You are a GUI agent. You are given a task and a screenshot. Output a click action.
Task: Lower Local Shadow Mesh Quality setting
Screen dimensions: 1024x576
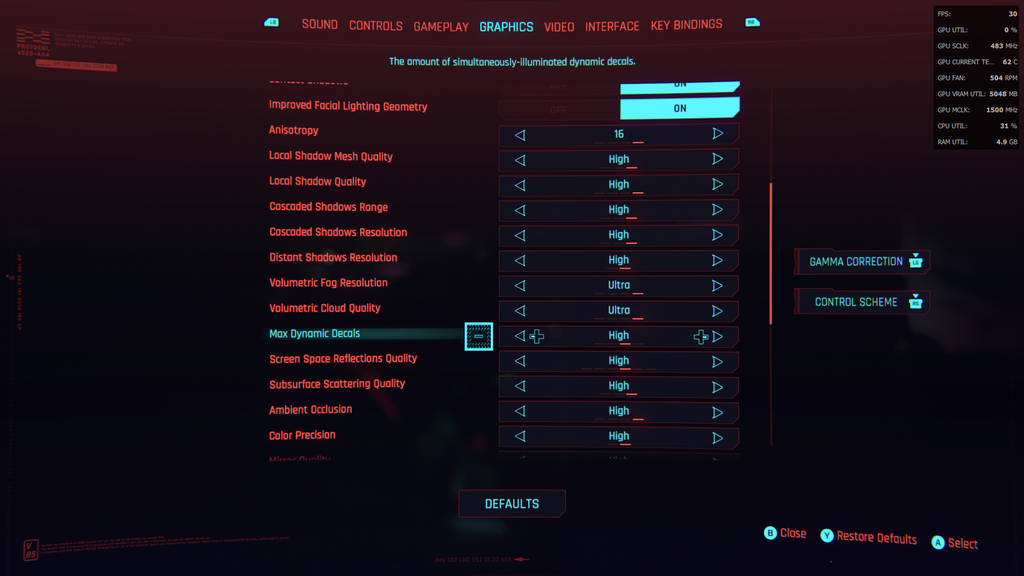(520, 160)
